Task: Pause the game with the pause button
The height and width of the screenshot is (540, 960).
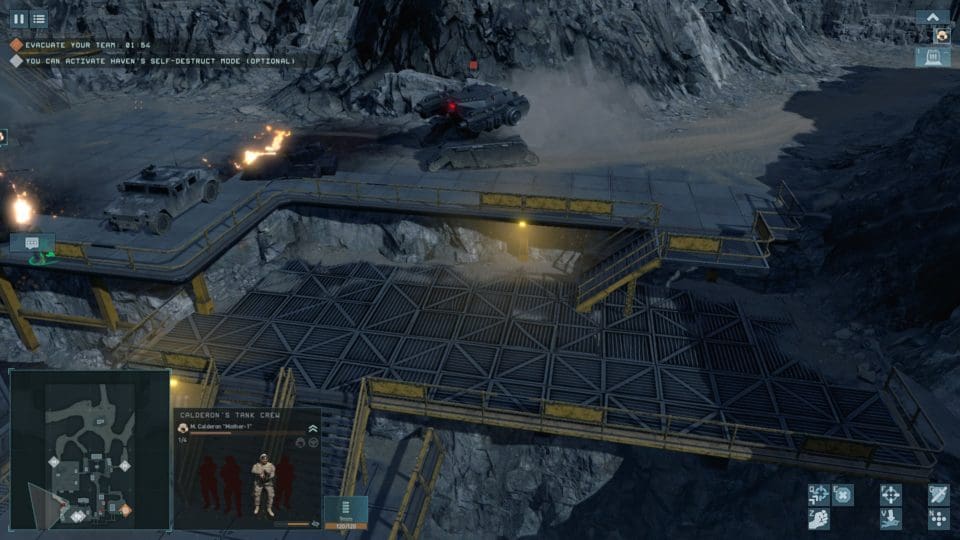Action: [18, 18]
